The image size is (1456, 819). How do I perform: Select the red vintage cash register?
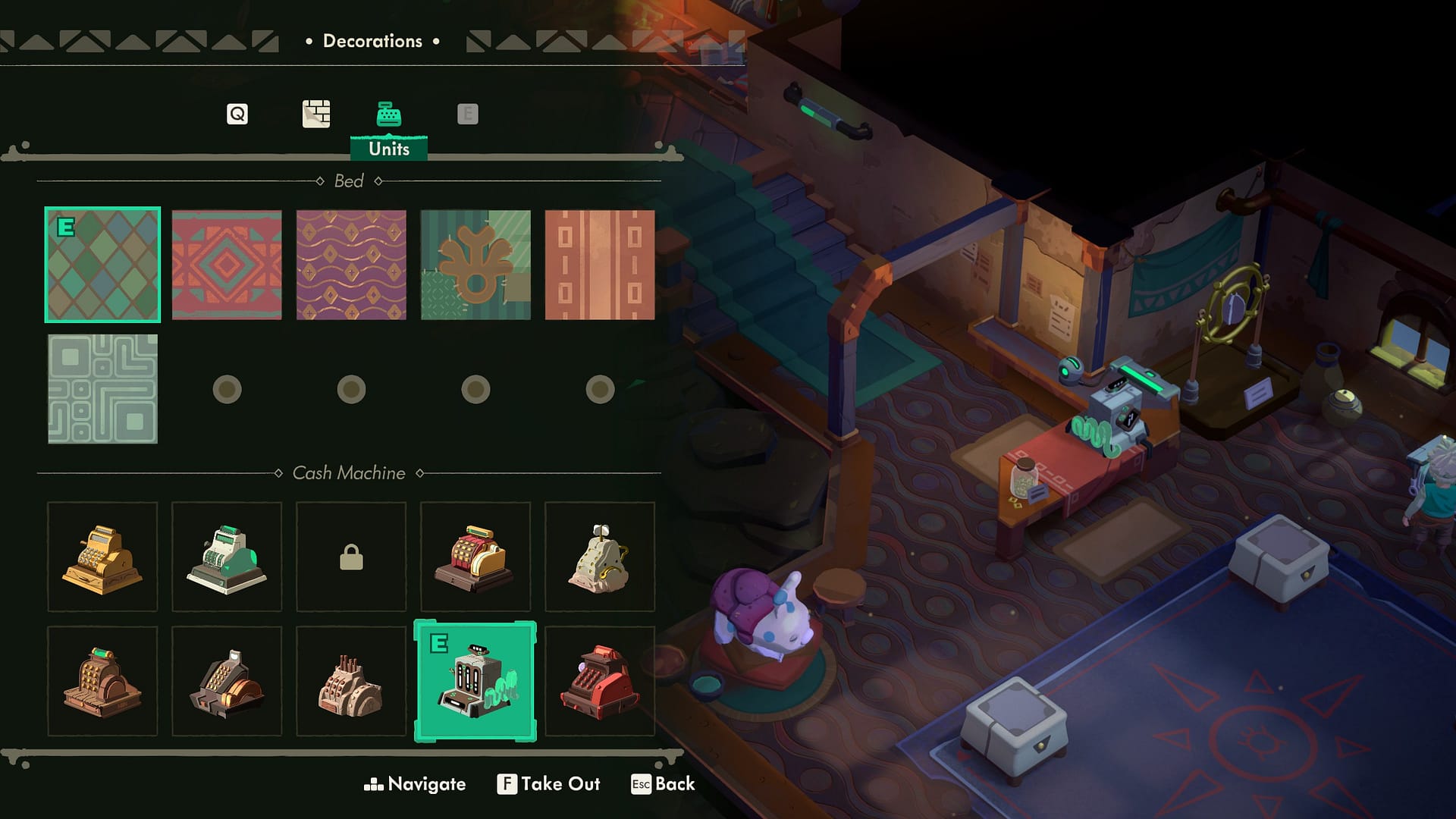coord(600,682)
